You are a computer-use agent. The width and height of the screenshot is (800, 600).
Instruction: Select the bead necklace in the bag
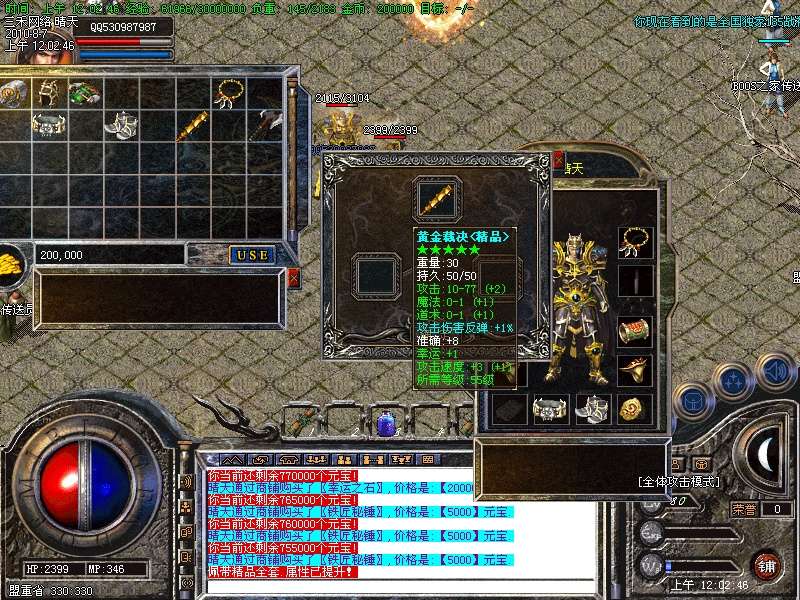(x=229, y=93)
